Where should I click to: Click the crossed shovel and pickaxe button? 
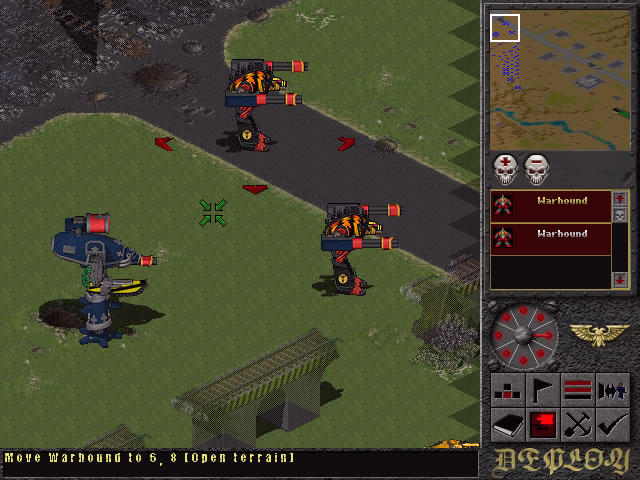click(x=577, y=423)
